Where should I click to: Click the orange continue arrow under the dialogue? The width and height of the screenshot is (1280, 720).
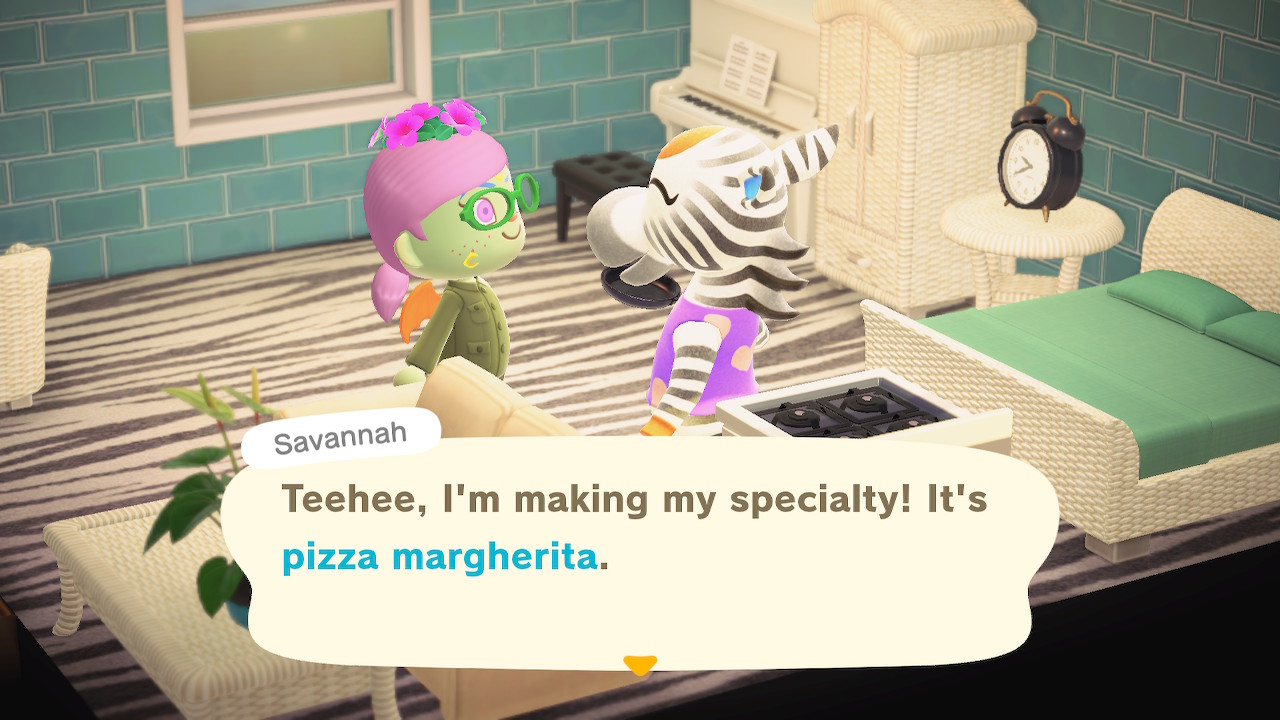point(639,664)
